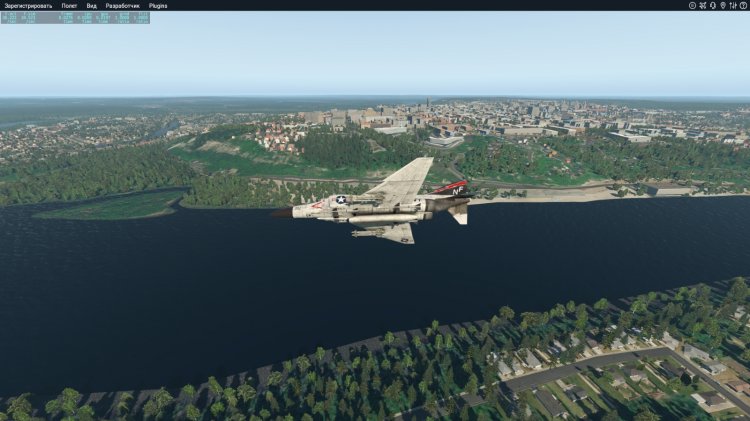Open the Зарегистрировать menu
This screenshot has height=421, width=750.
(28, 5)
